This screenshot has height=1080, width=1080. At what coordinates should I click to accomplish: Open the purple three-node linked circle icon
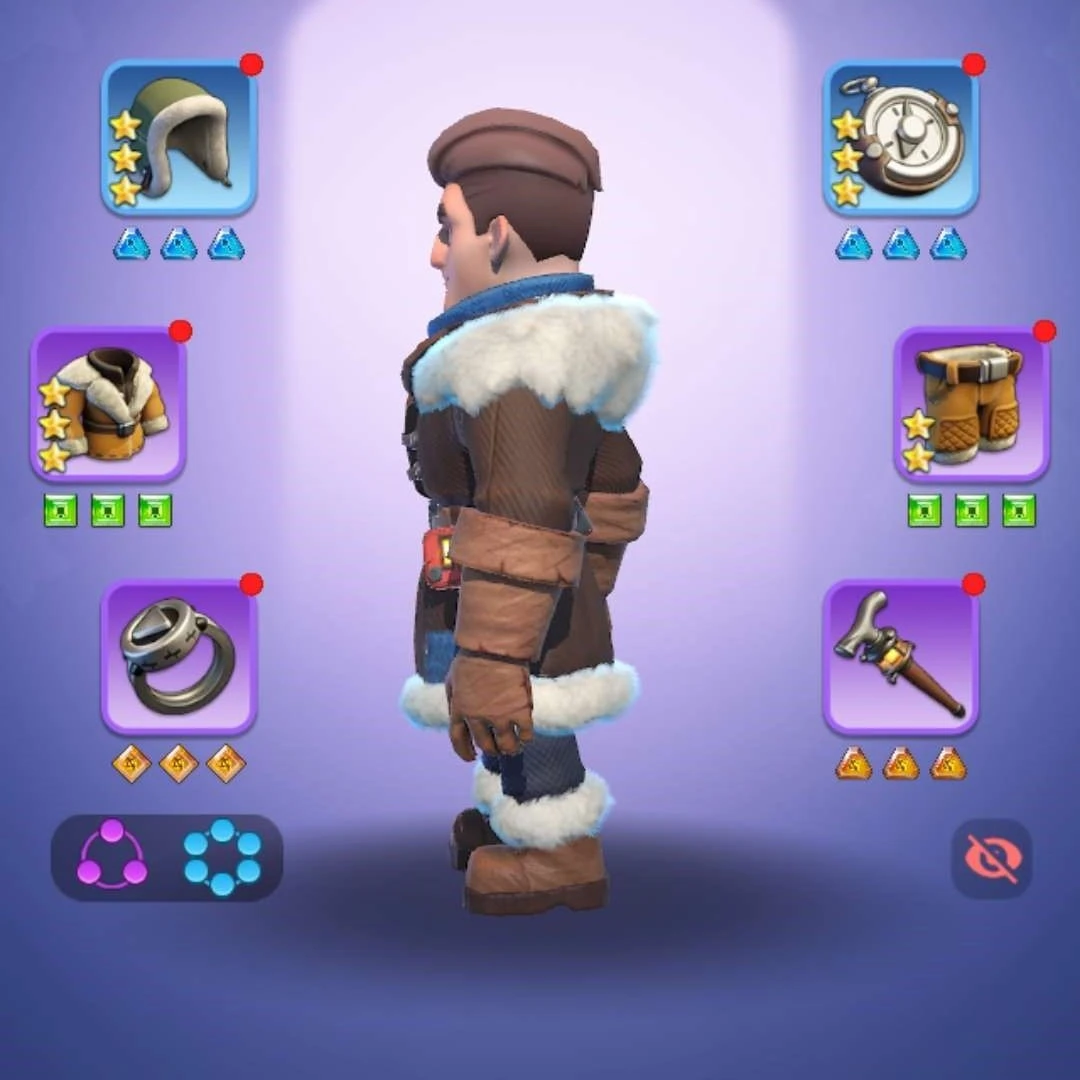point(112,857)
